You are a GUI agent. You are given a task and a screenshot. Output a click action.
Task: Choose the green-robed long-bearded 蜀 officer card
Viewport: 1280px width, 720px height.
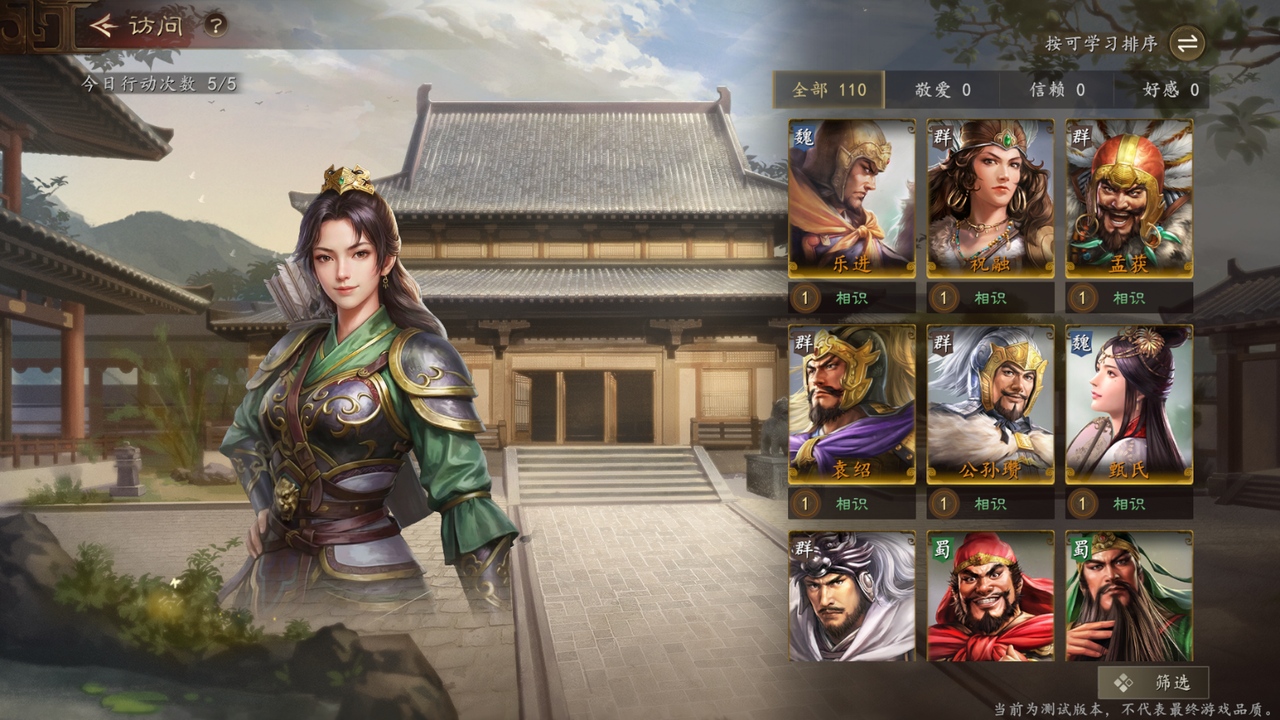(x=1129, y=596)
